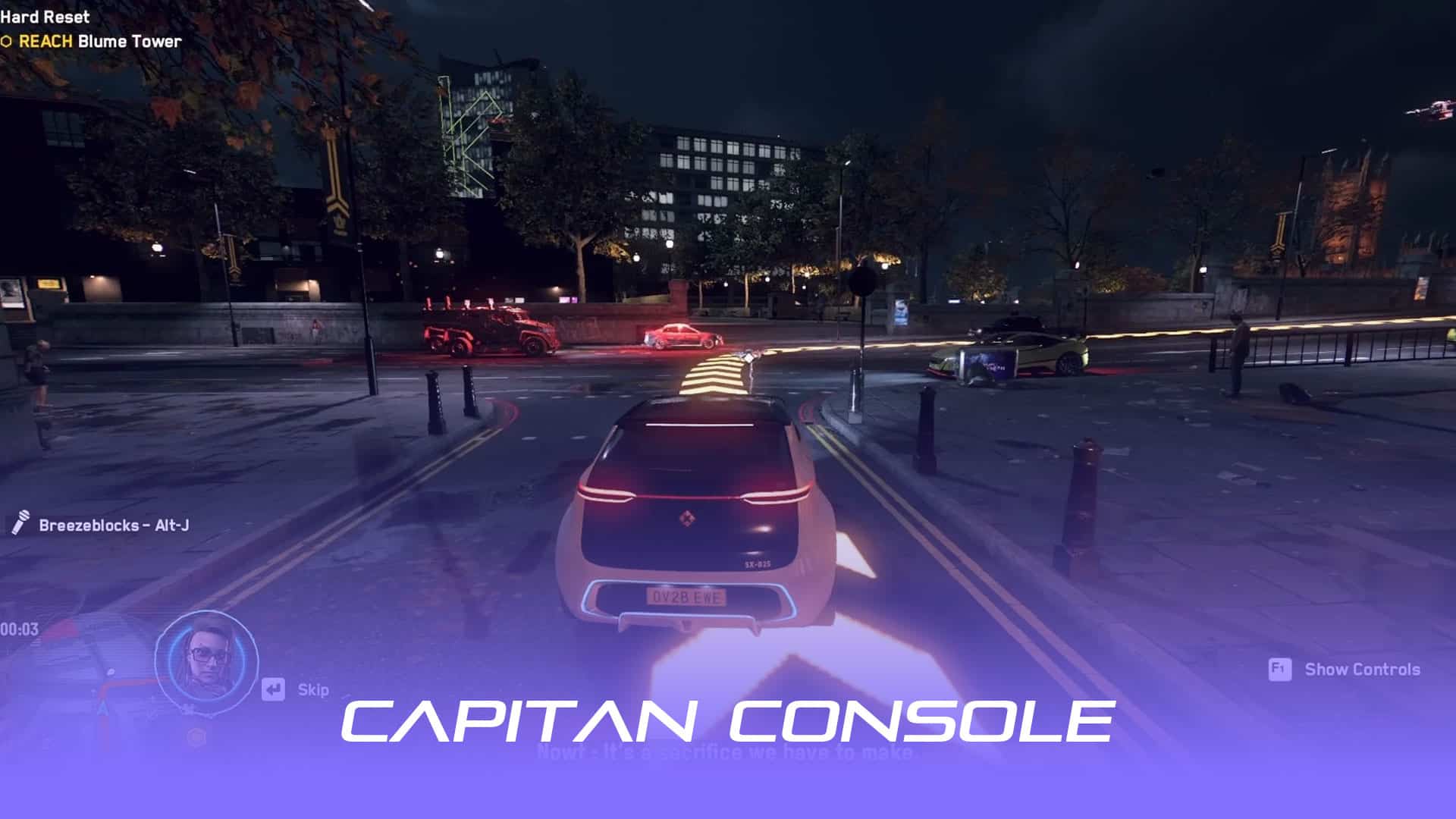The width and height of the screenshot is (1456, 819).
Task: Select the blue player arrow on the minimap
Action: point(103,708)
